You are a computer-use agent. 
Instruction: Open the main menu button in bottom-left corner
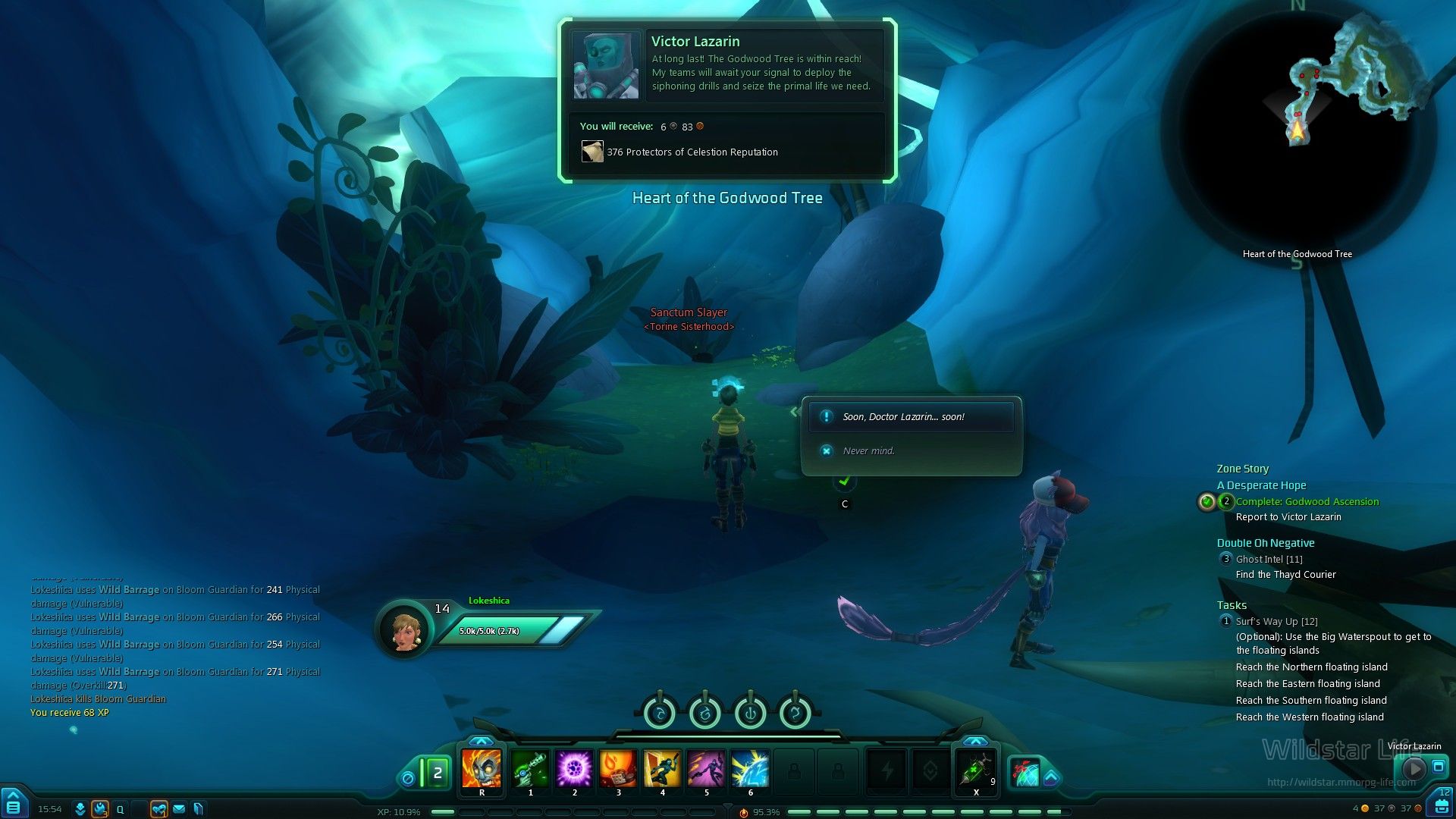click(x=14, y=805)
